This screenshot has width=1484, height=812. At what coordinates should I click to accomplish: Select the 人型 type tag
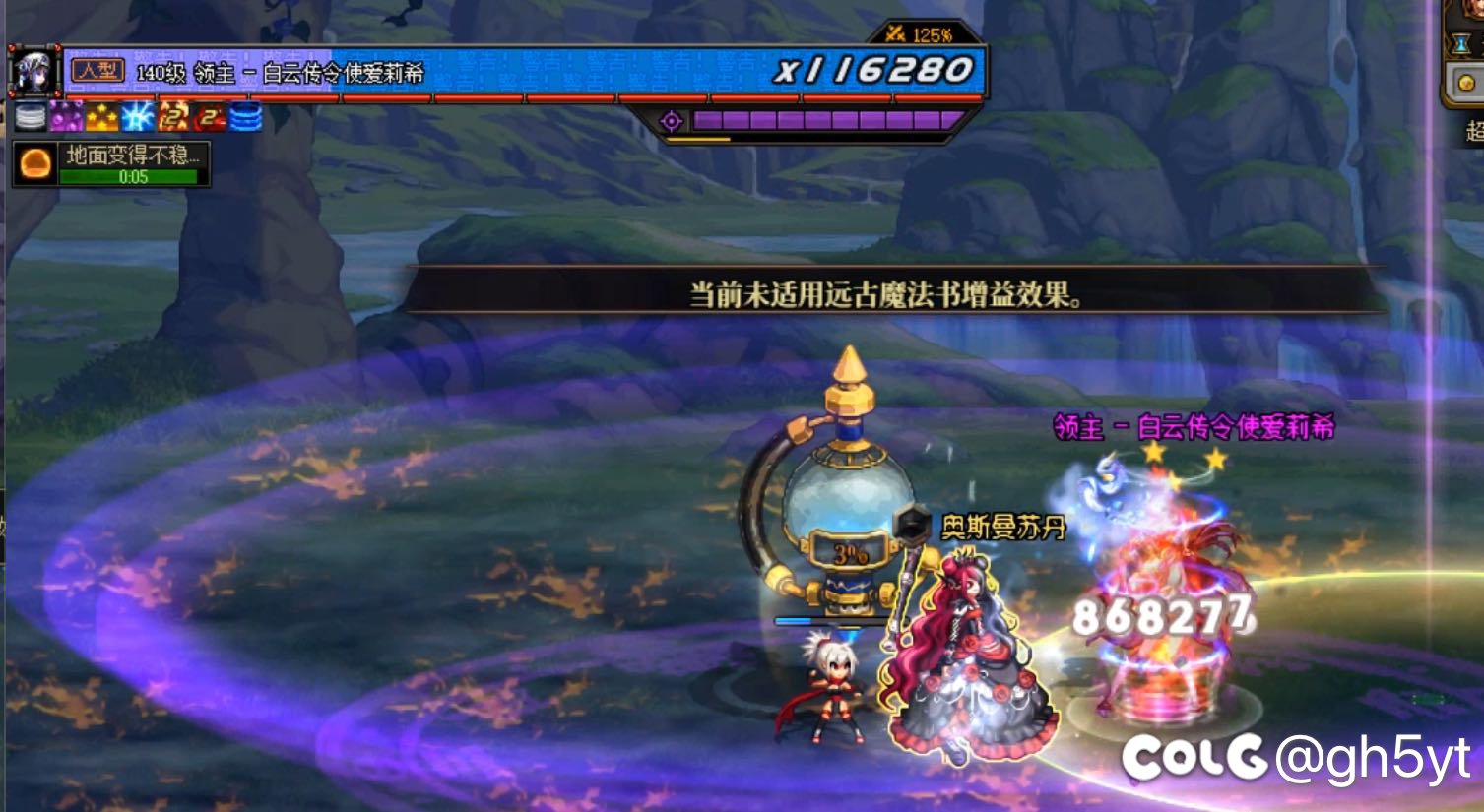(98, 71)
